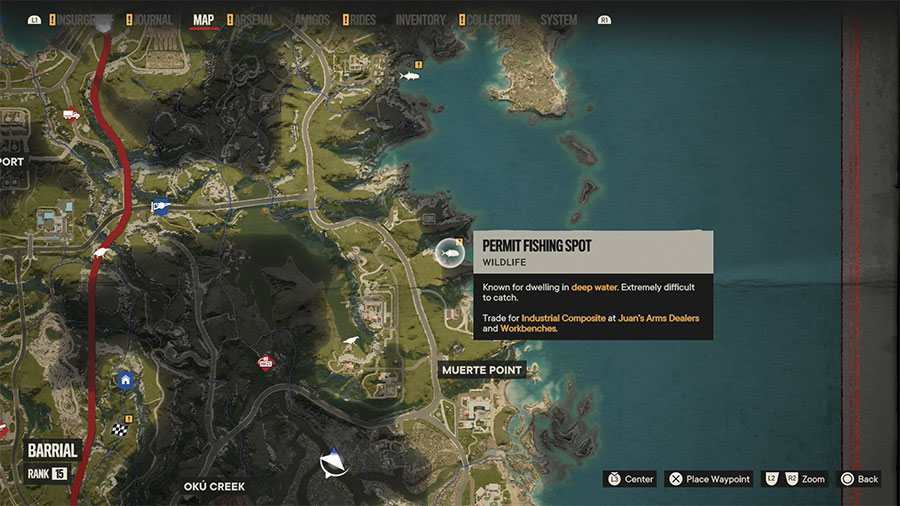This screenshot has height=506, width=900.
Task: Open the Arsenal tab
Action: point(252,20)
